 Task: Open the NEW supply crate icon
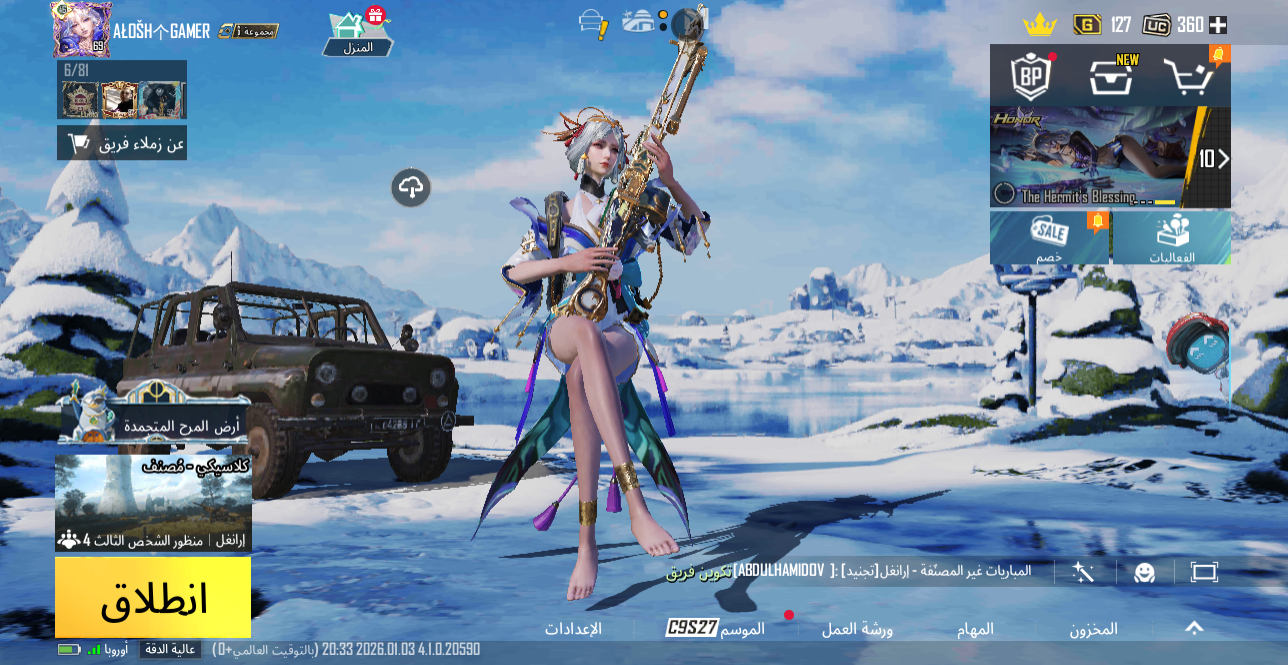[1111, 76]
